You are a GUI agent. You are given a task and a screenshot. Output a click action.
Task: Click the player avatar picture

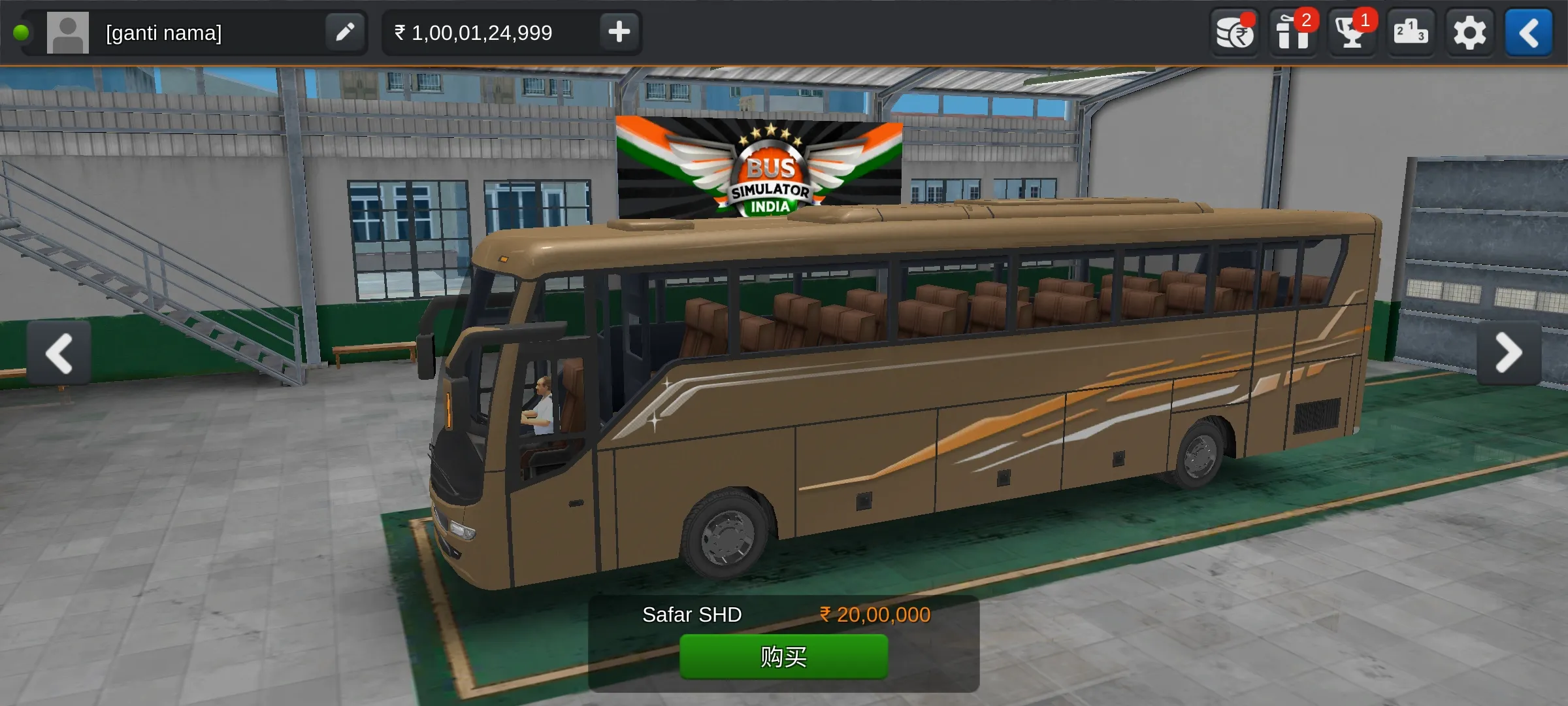pos(68,33)
